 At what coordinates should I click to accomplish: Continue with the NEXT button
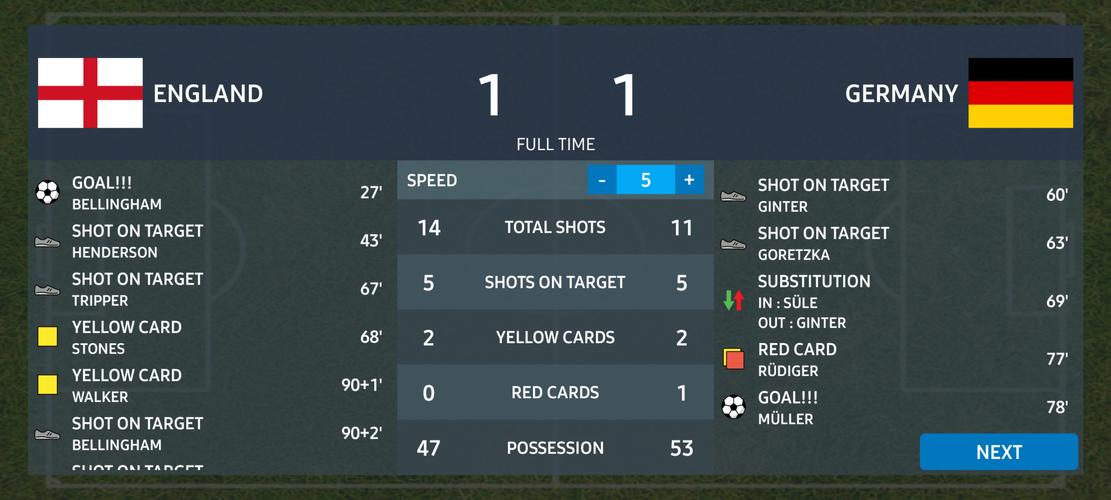tap(998, 452)
